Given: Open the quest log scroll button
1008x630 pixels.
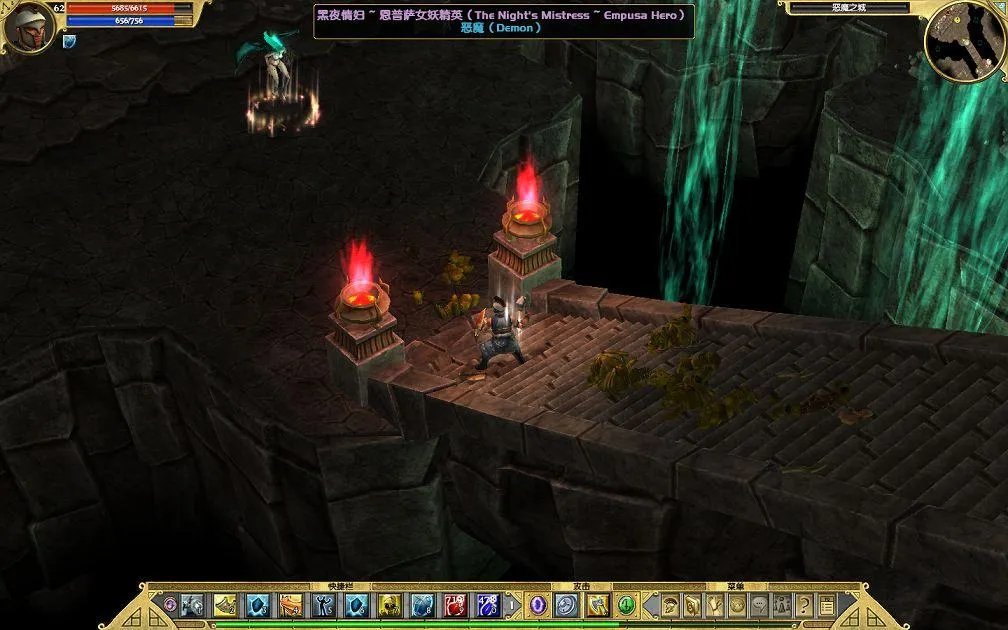Looking at the screenshot, I should point(692,604).
